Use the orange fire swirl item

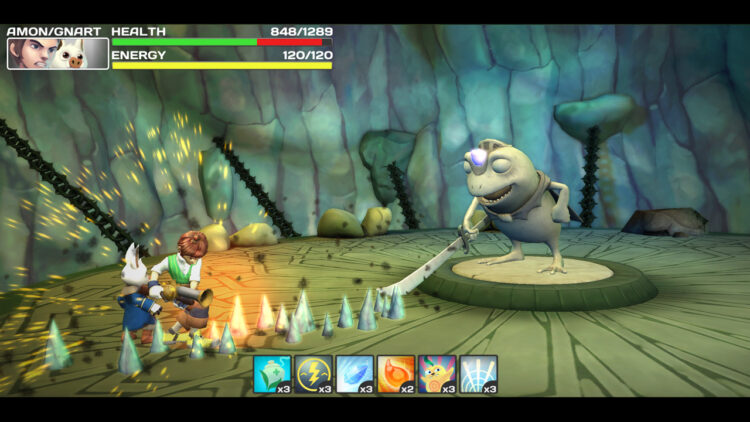[396, 374]
